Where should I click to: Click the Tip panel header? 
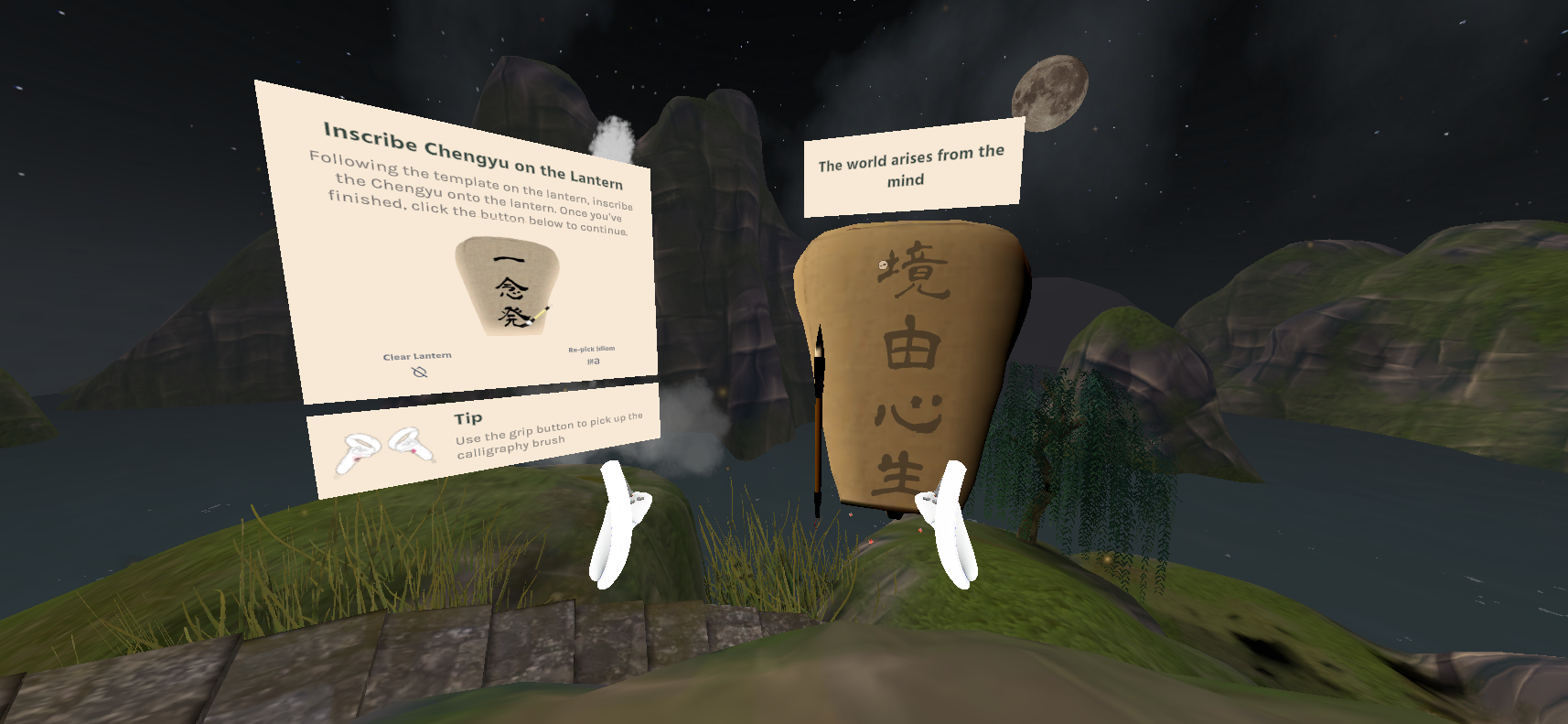tap(467, 418)
